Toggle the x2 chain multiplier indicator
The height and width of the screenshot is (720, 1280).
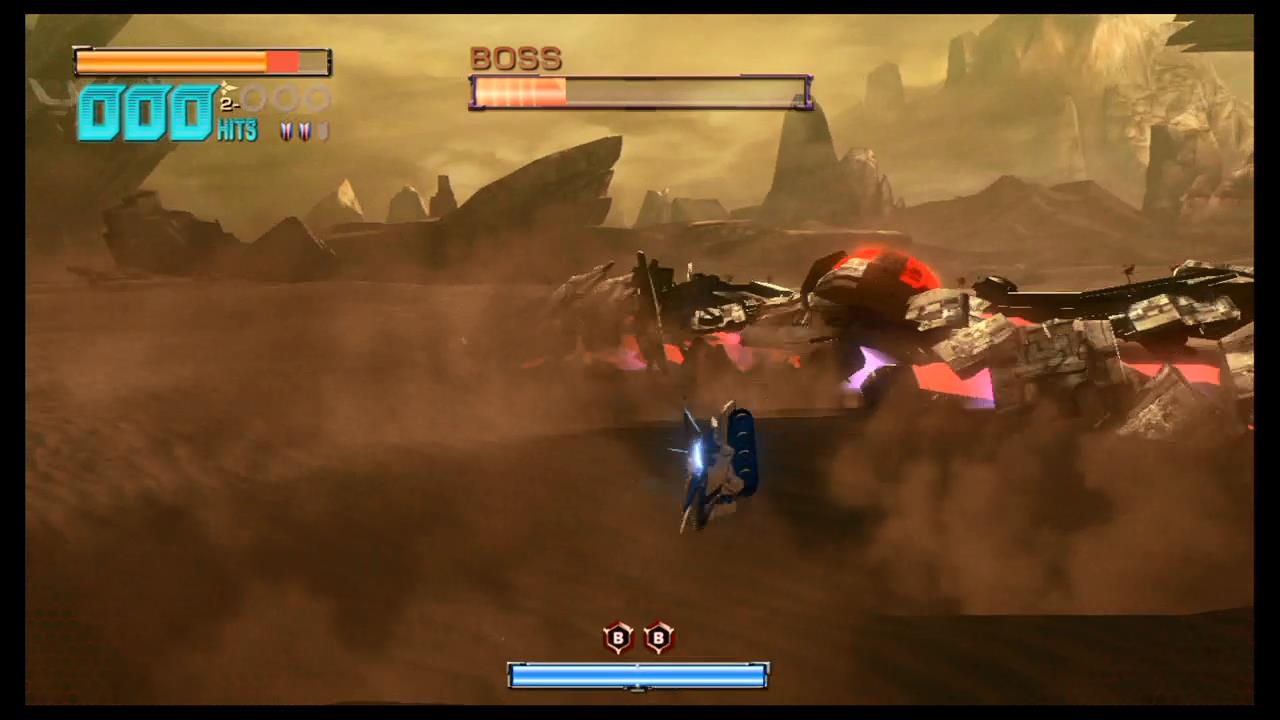click(230, 103)
